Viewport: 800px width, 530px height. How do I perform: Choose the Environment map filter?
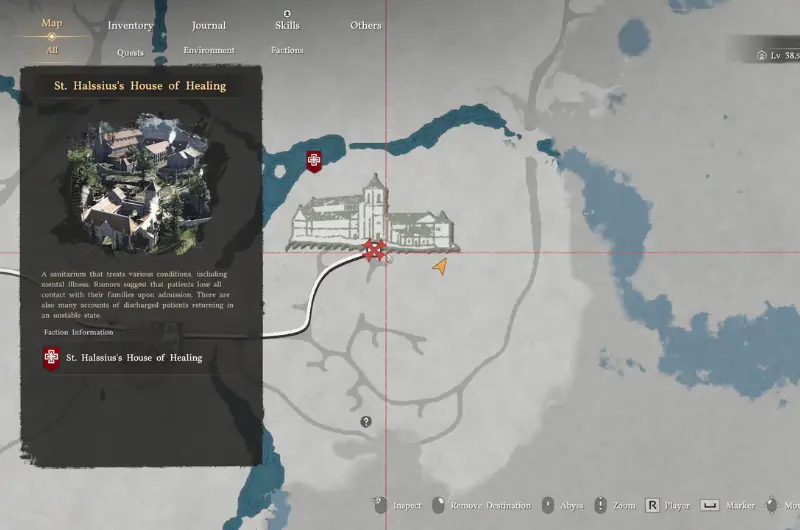point(209,50)
